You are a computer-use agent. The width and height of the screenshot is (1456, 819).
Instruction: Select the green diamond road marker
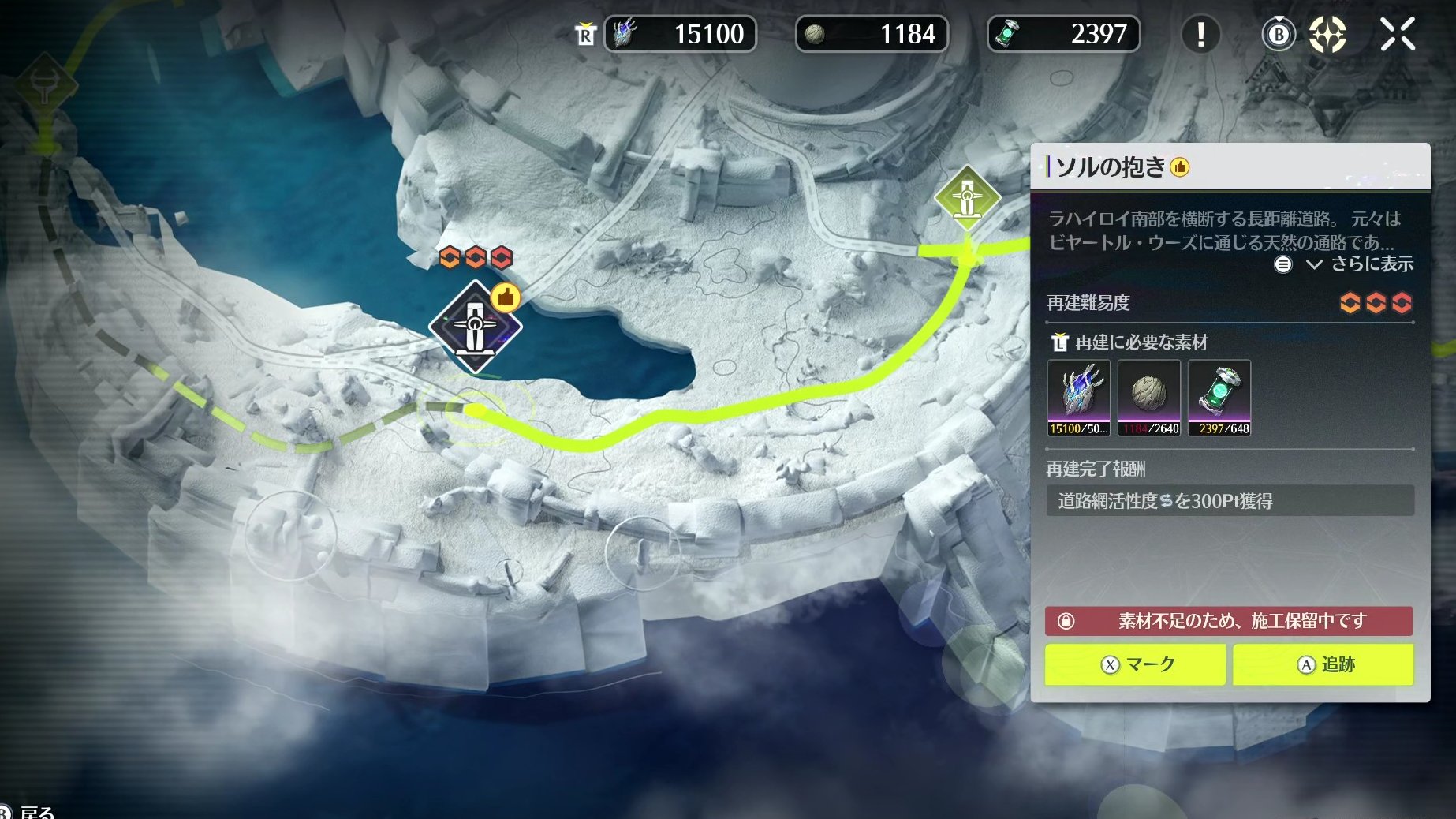(x=967, y=197)
